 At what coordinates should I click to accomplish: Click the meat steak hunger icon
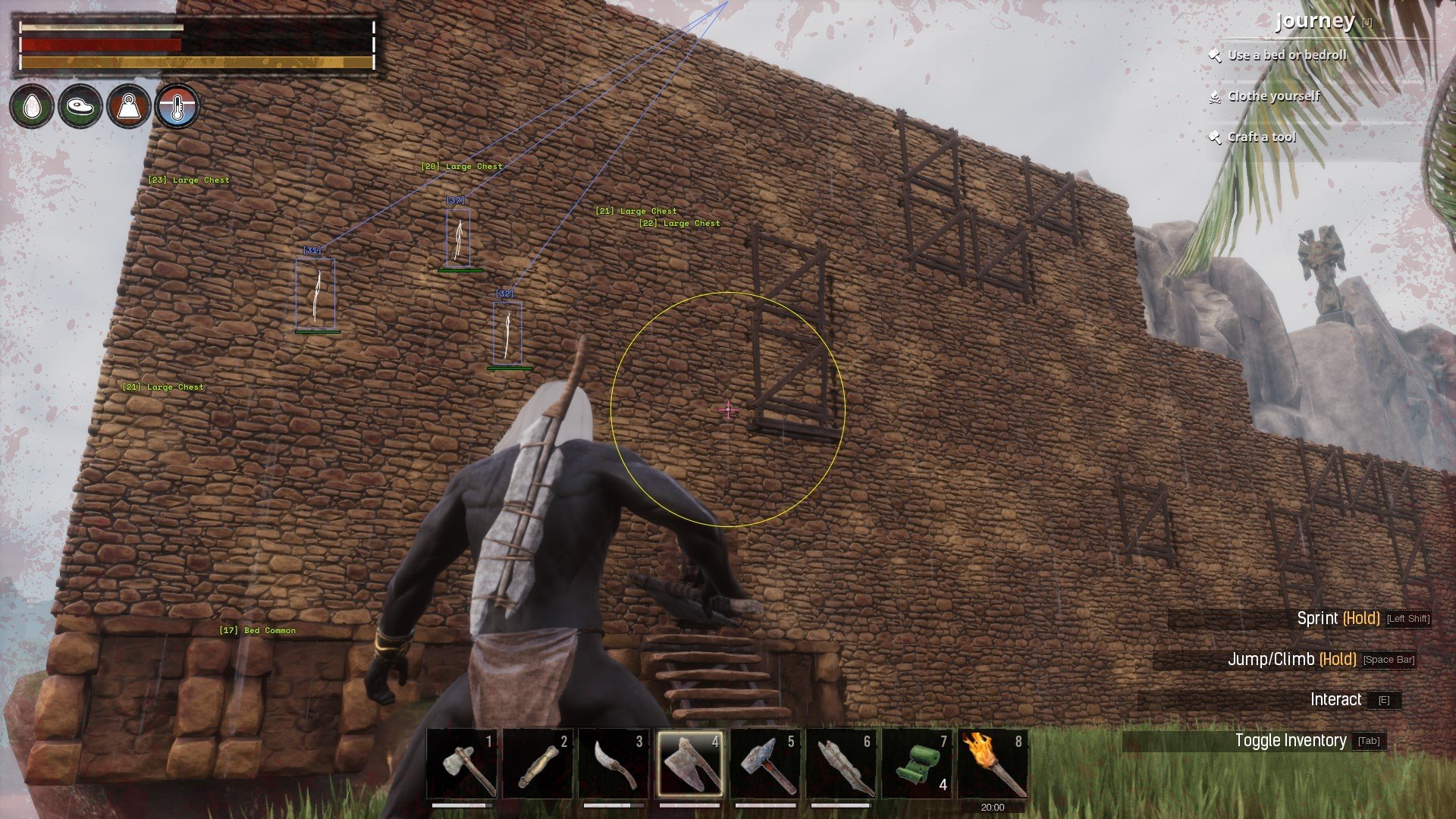tap(80, 107)
